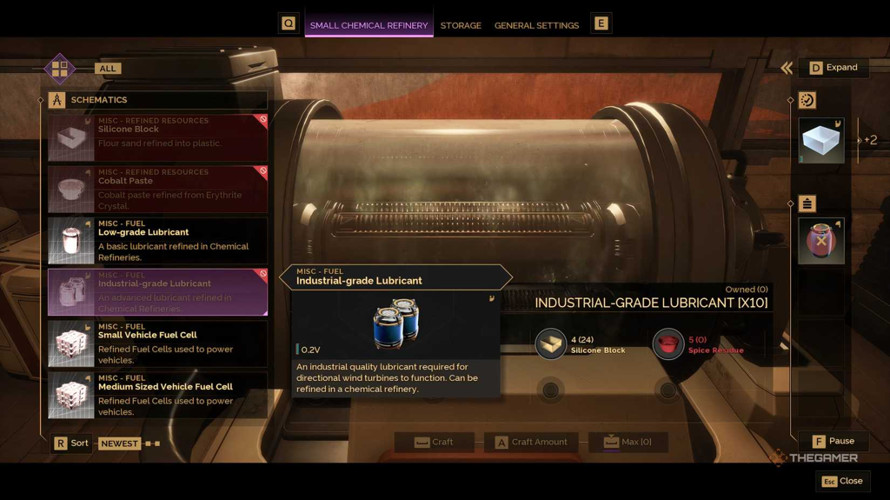Select Small Vehicle Fuel Cell schematic

pos(157,343)
